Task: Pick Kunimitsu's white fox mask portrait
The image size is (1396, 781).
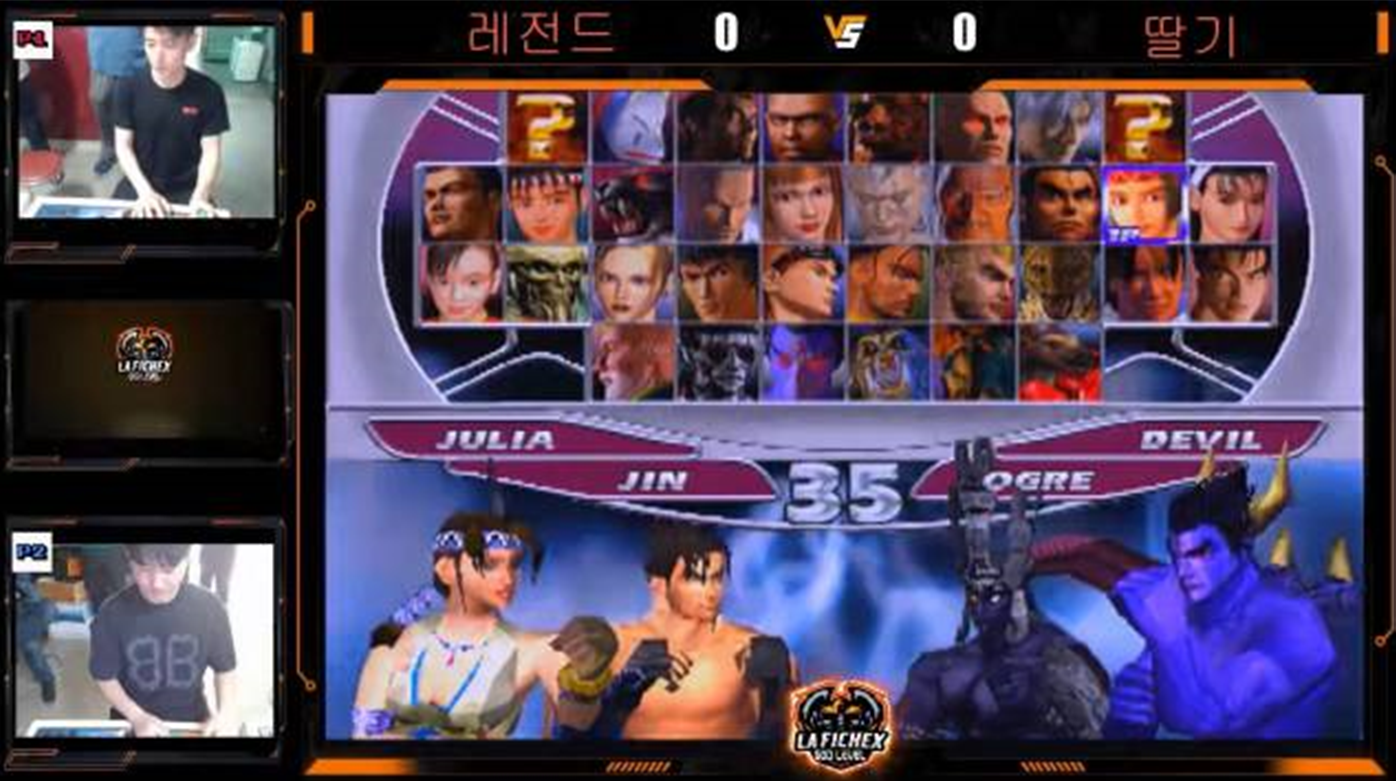Action: point(631,127)
